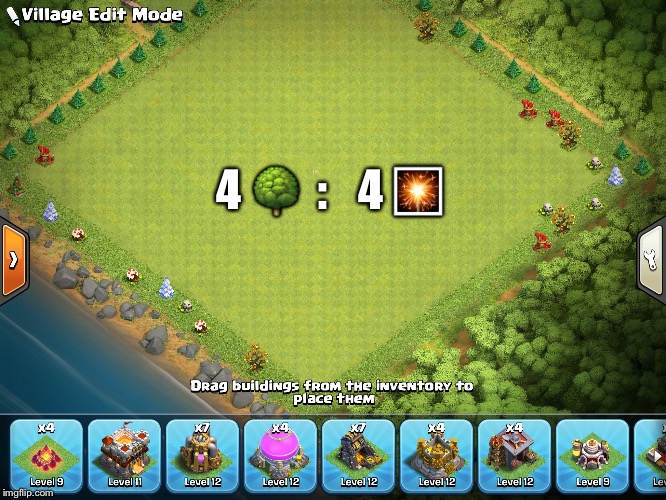Pick the Level 11 Town Hall from inventory
This screenshot has width=666, height=500.
124,456
